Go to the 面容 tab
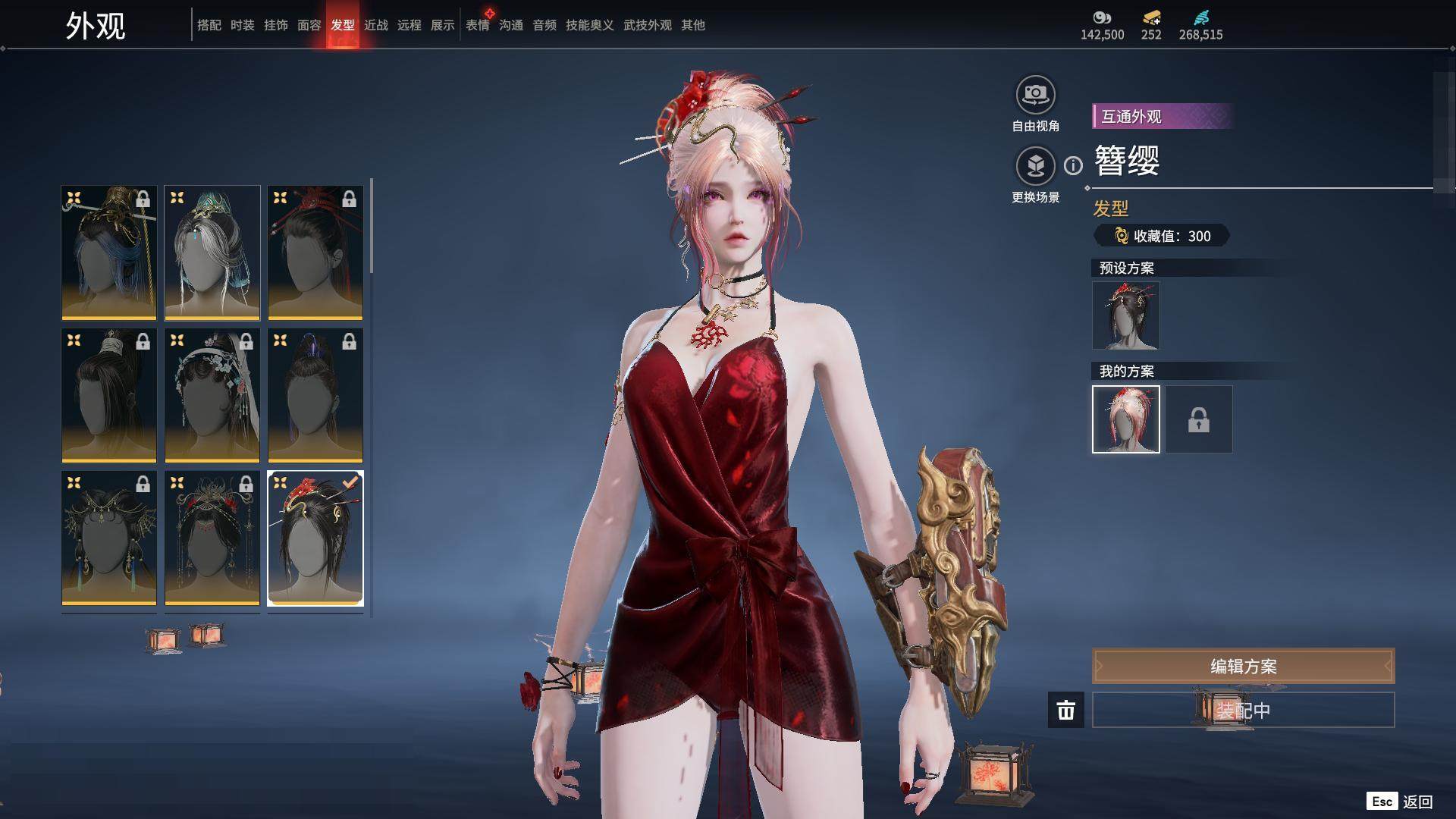The width and height of the screenshot is (1456, 819). pyautogui.click(x=309, y=25)
